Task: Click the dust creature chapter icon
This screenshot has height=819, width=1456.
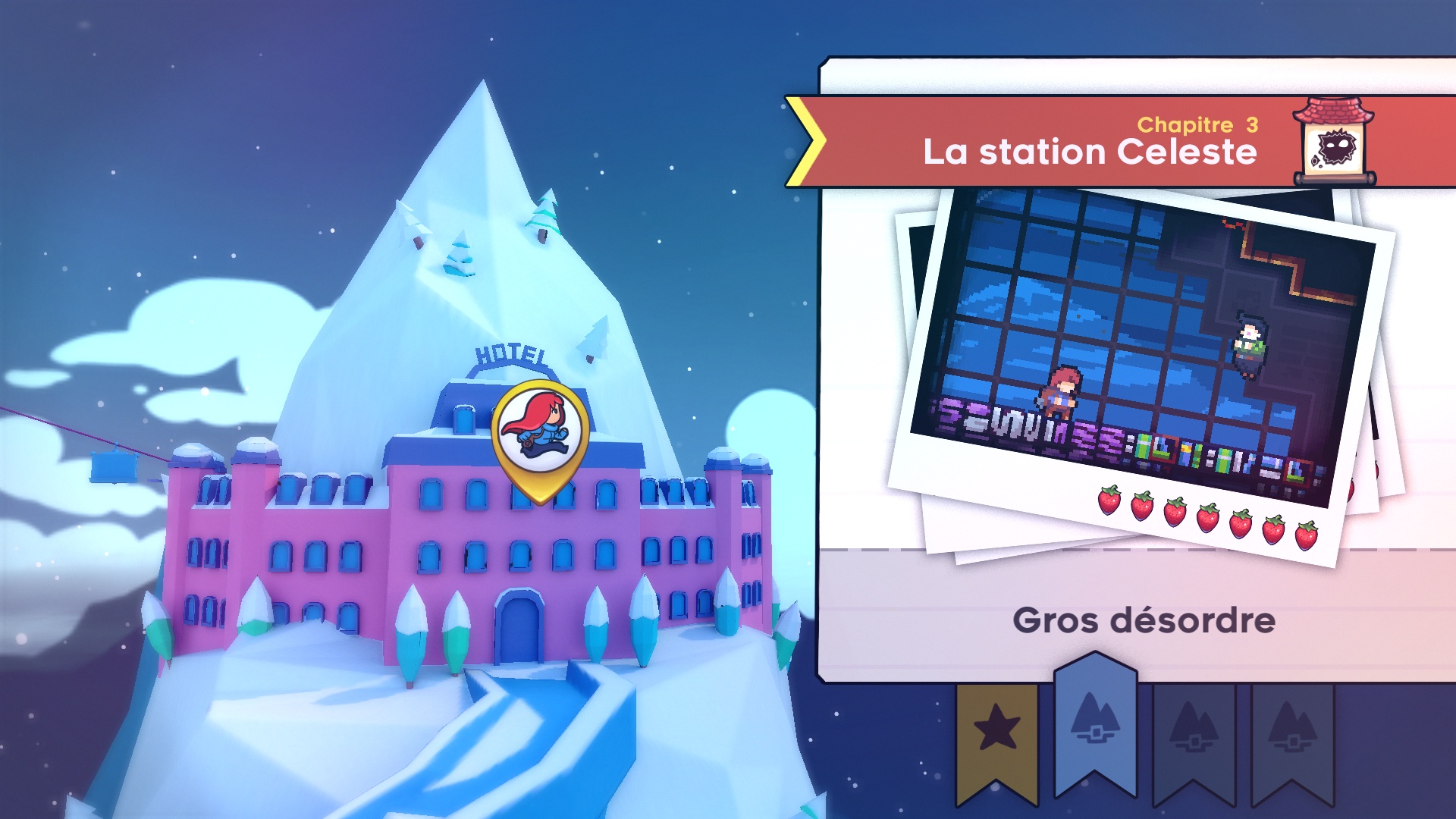Action: click(1334, 143)
